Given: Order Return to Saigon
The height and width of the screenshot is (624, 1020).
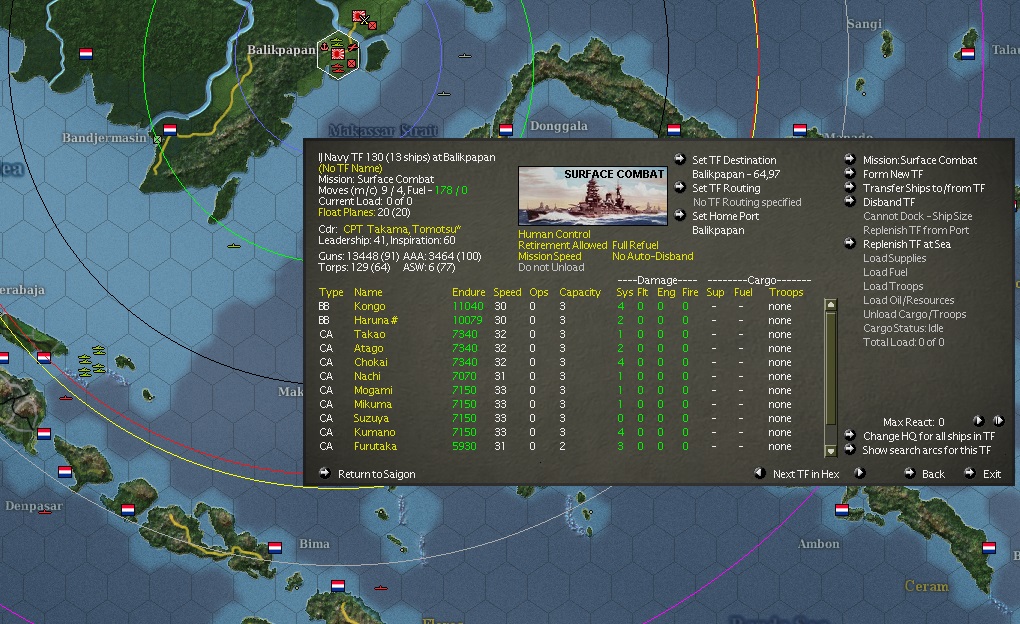Looking at the screenshot, I should click(376, 474).
